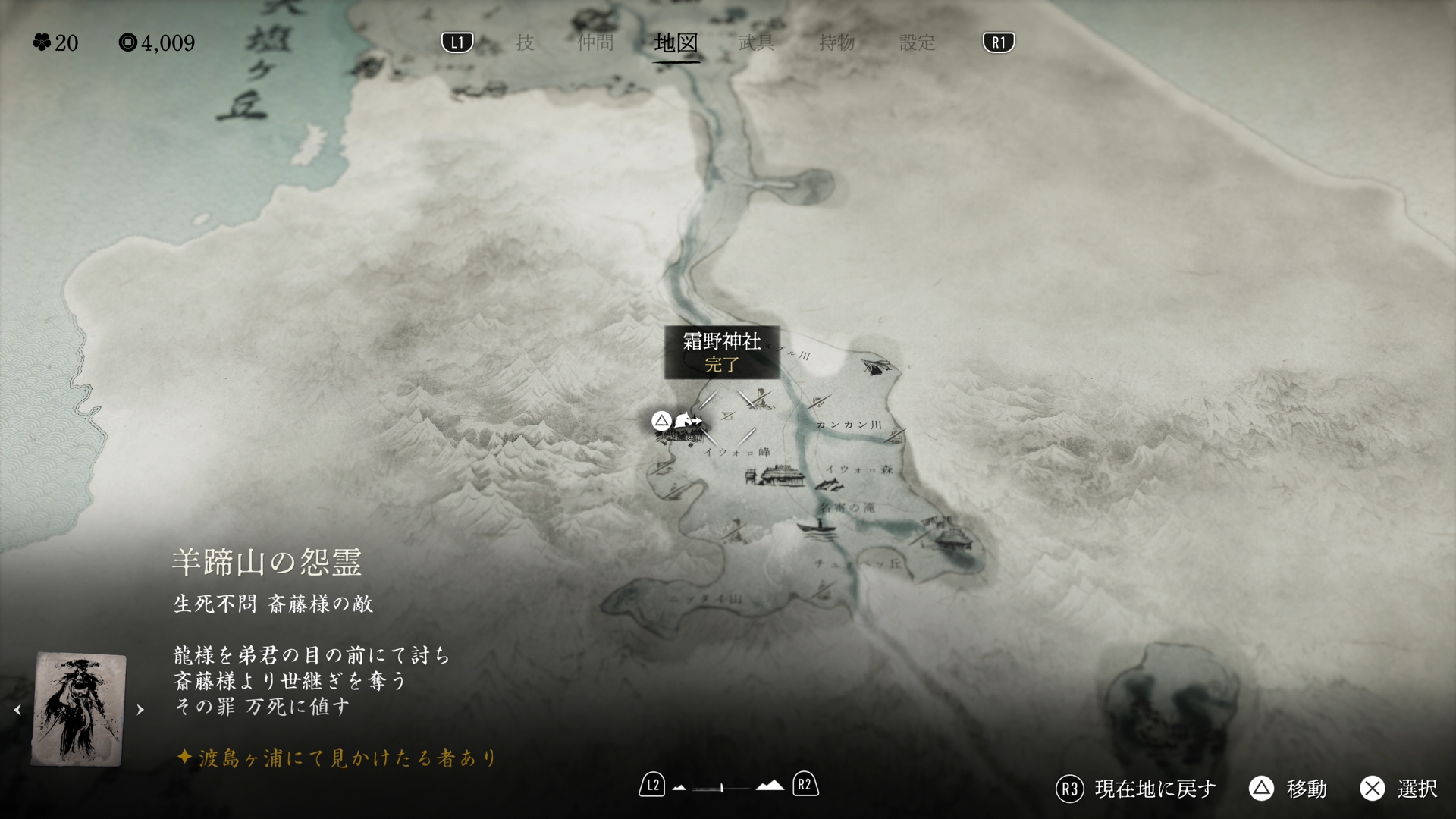Image resolution: width=1456 pixels, height=819 pixels.
Task: Adjust the map zoom level slider
Action: [721, 788]
